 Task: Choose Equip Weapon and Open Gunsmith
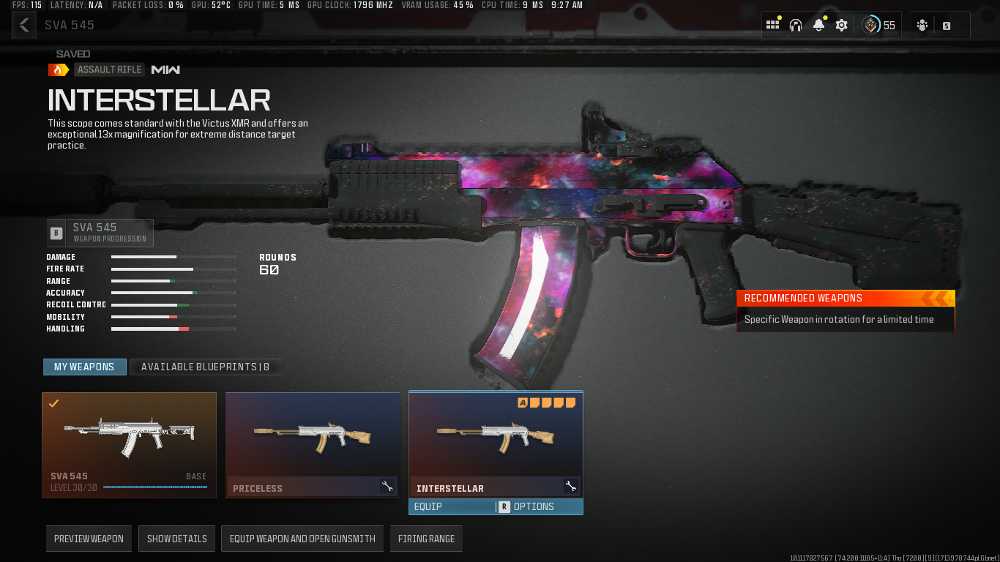[302, 539]
